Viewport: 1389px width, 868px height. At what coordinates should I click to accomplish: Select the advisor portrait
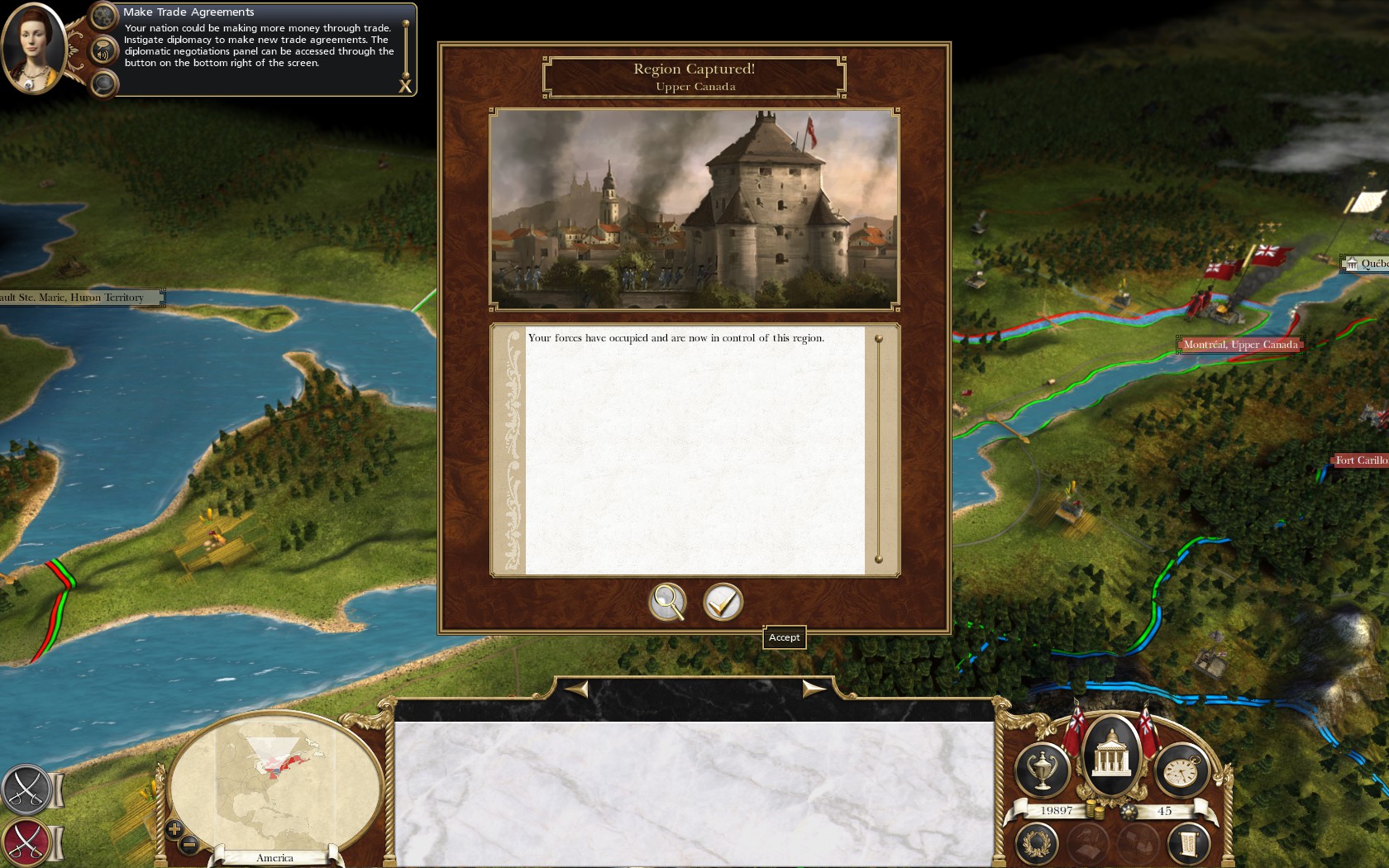[33, 48]
